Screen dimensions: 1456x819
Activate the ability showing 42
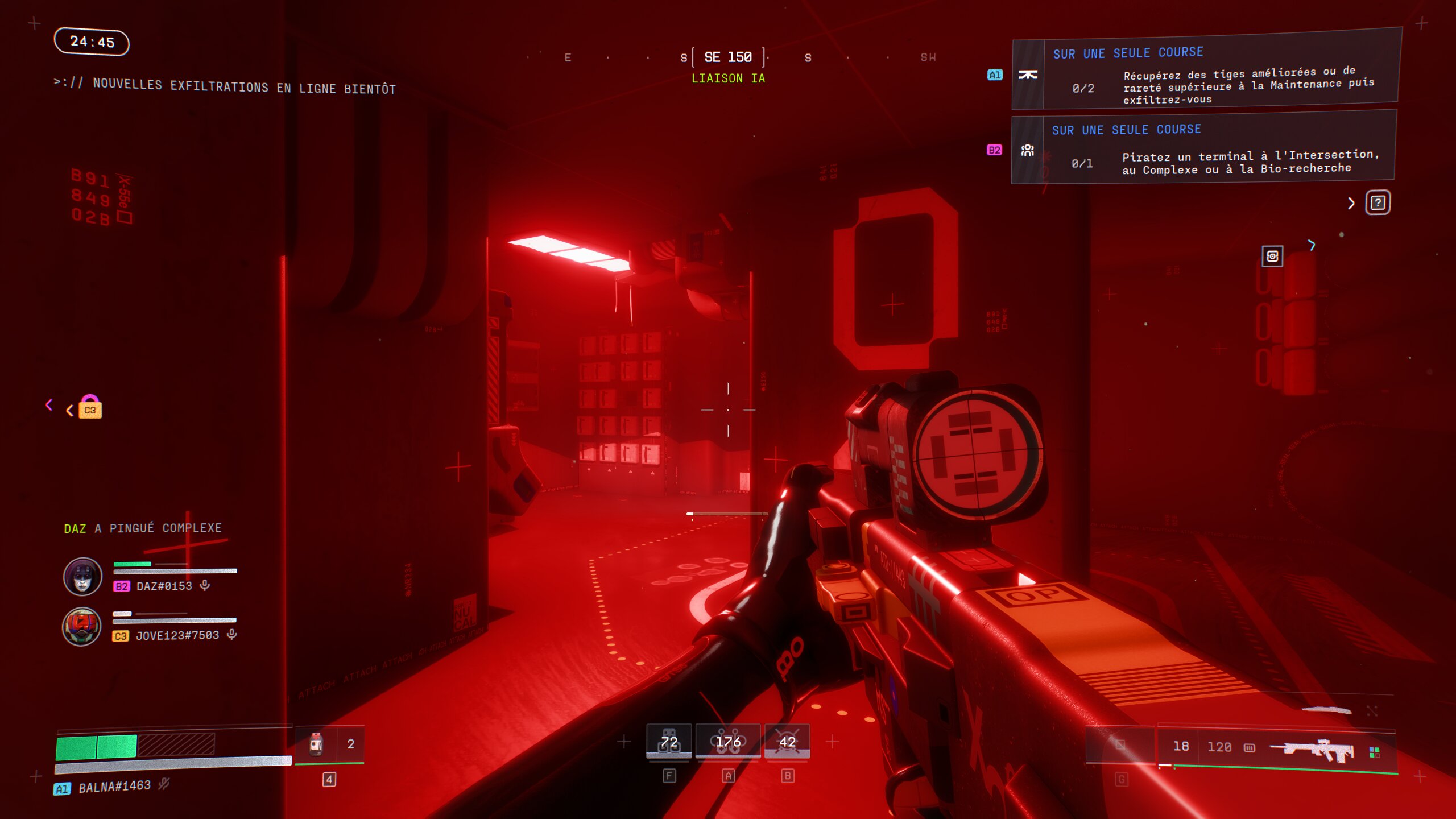pyautogui.click(x=787, y=742)
